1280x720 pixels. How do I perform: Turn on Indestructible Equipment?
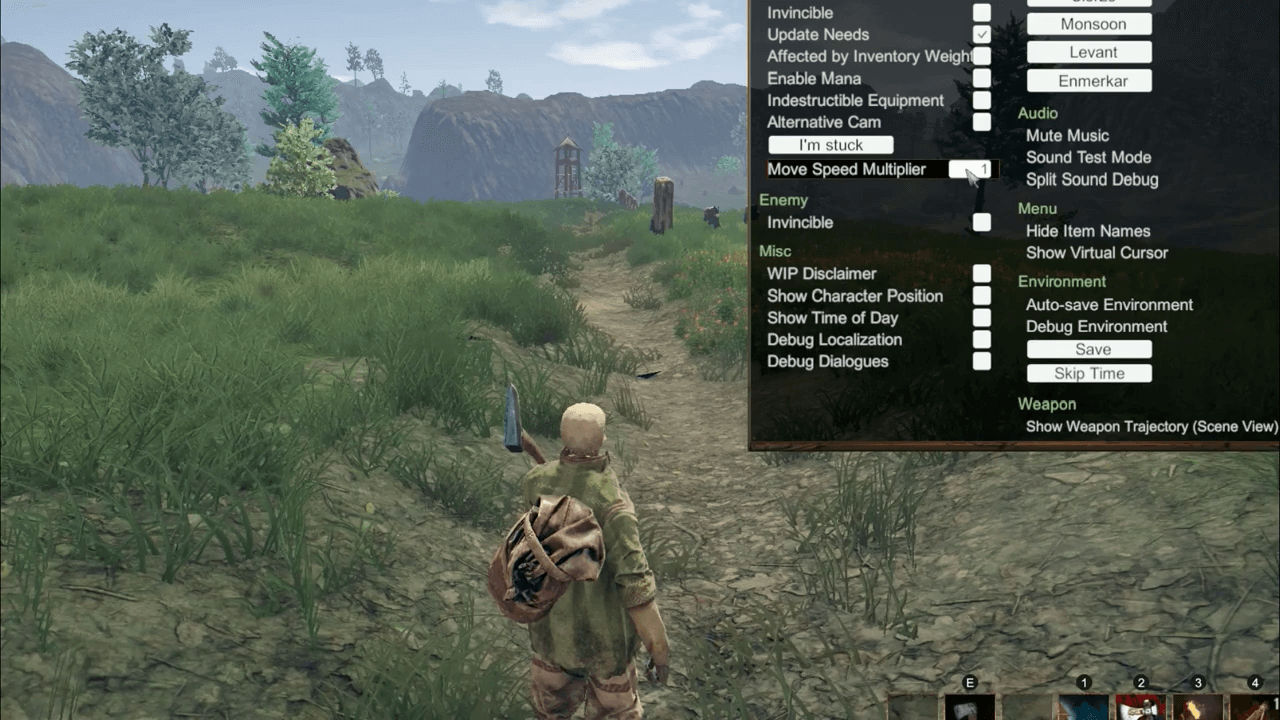click(x=982, y=101)
